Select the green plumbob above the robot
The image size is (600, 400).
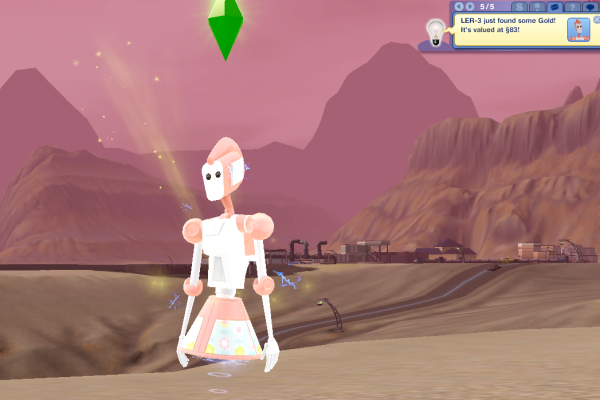pos(226,27)
